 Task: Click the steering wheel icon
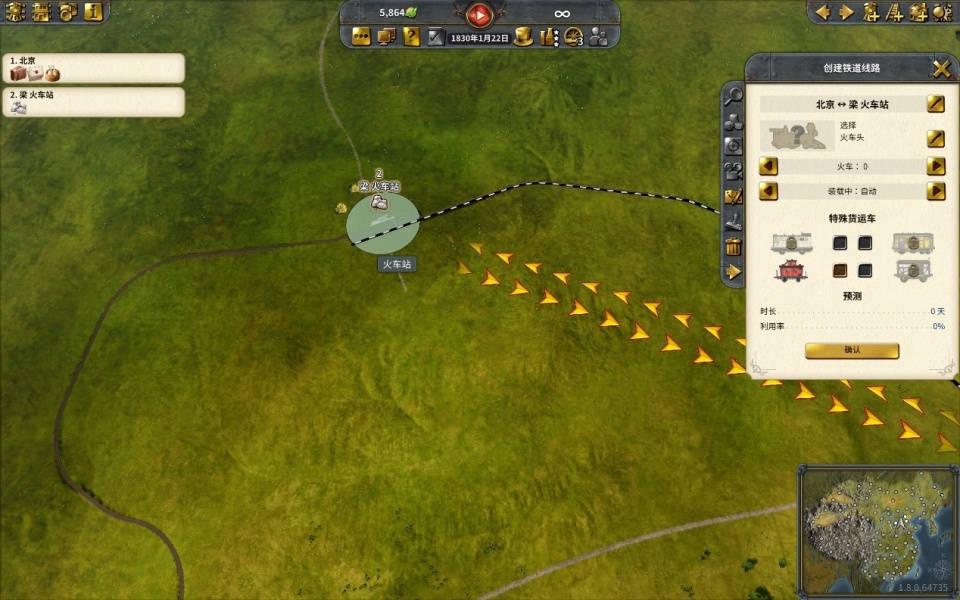pyautogui.click(x=573, y=37)
